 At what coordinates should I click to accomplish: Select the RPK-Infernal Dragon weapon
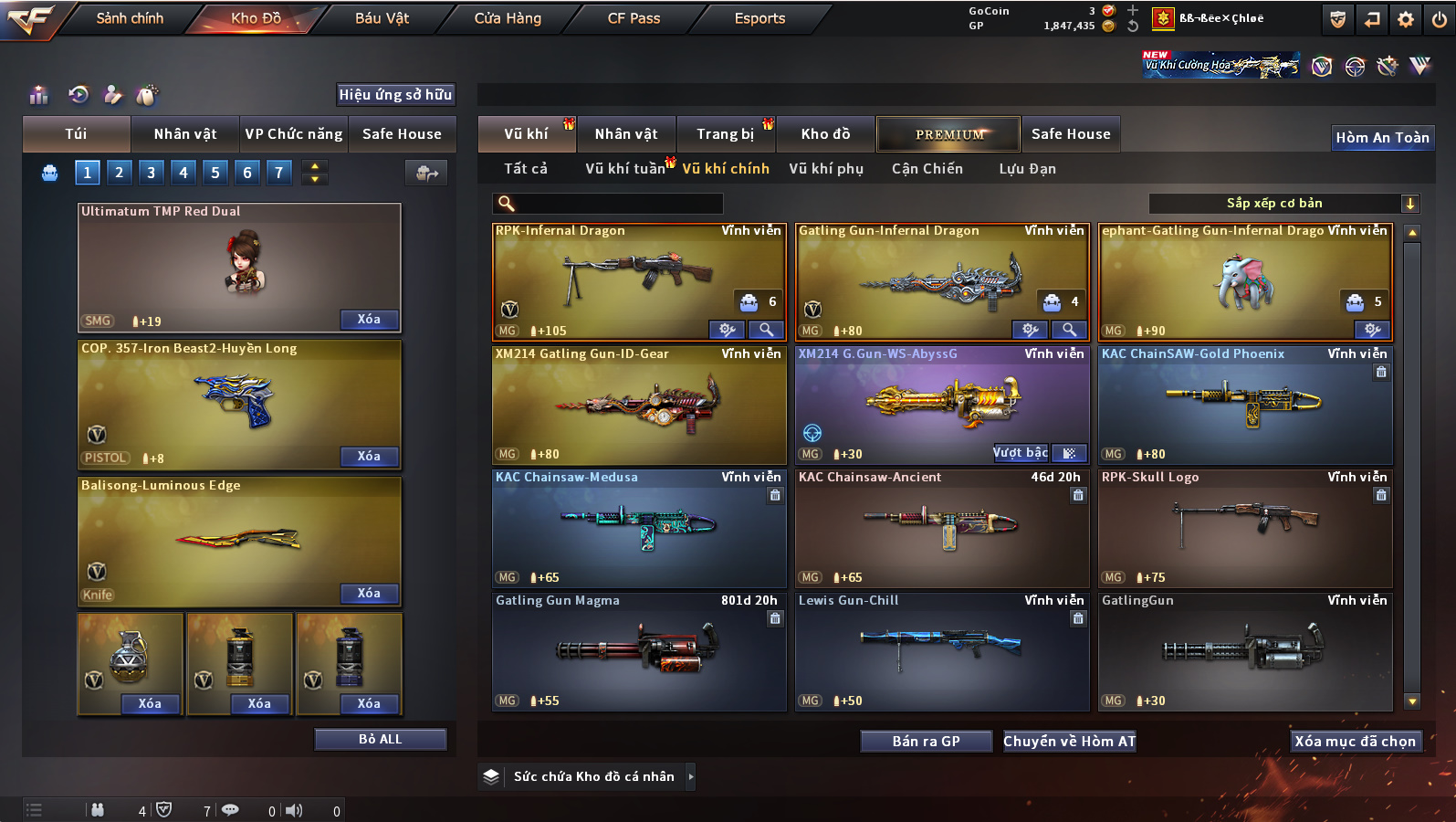point(637,279)
